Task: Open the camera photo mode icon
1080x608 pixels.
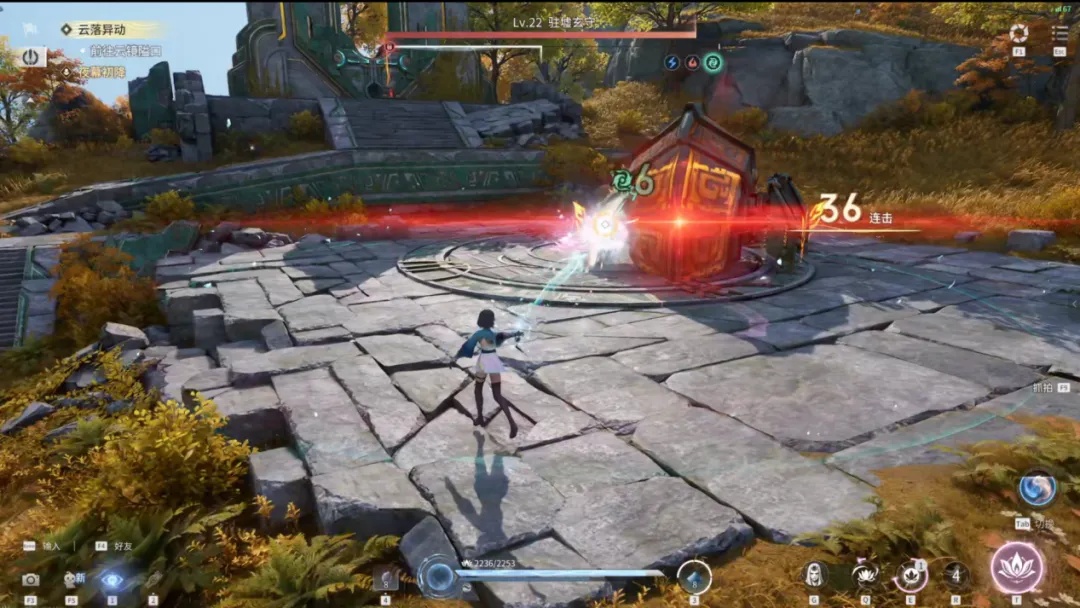Action: tap(31, 579)
